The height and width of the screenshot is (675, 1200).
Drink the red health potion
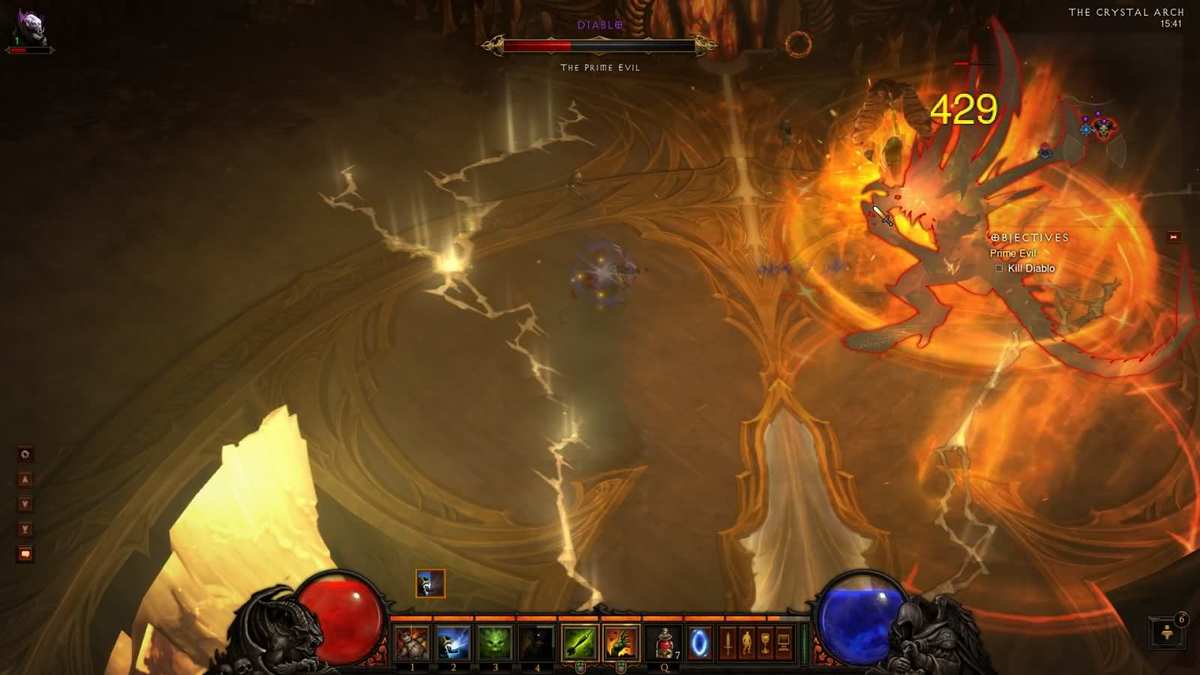[x=663, y=642]
